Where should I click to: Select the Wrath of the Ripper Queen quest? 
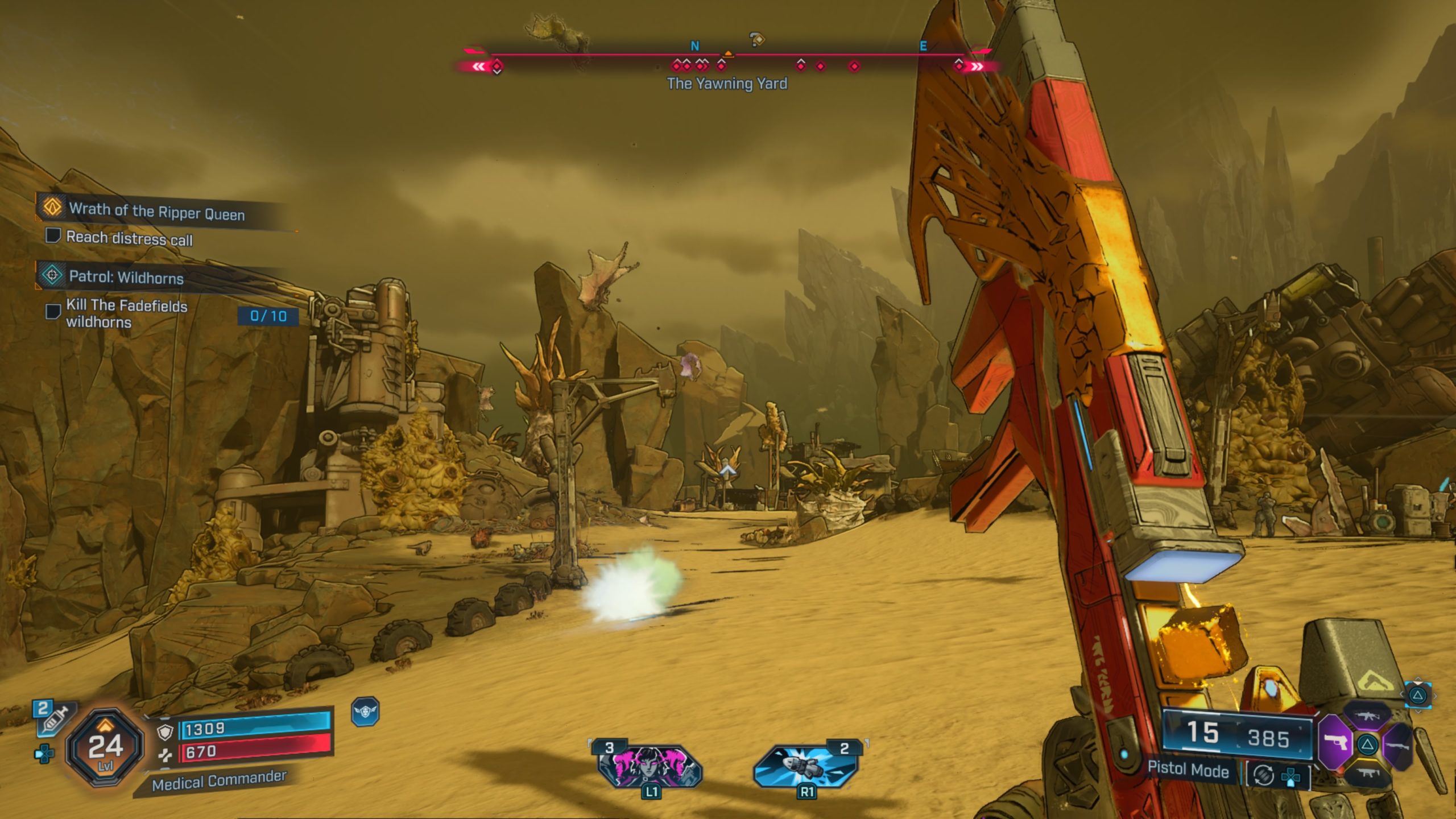pos(156,212)
